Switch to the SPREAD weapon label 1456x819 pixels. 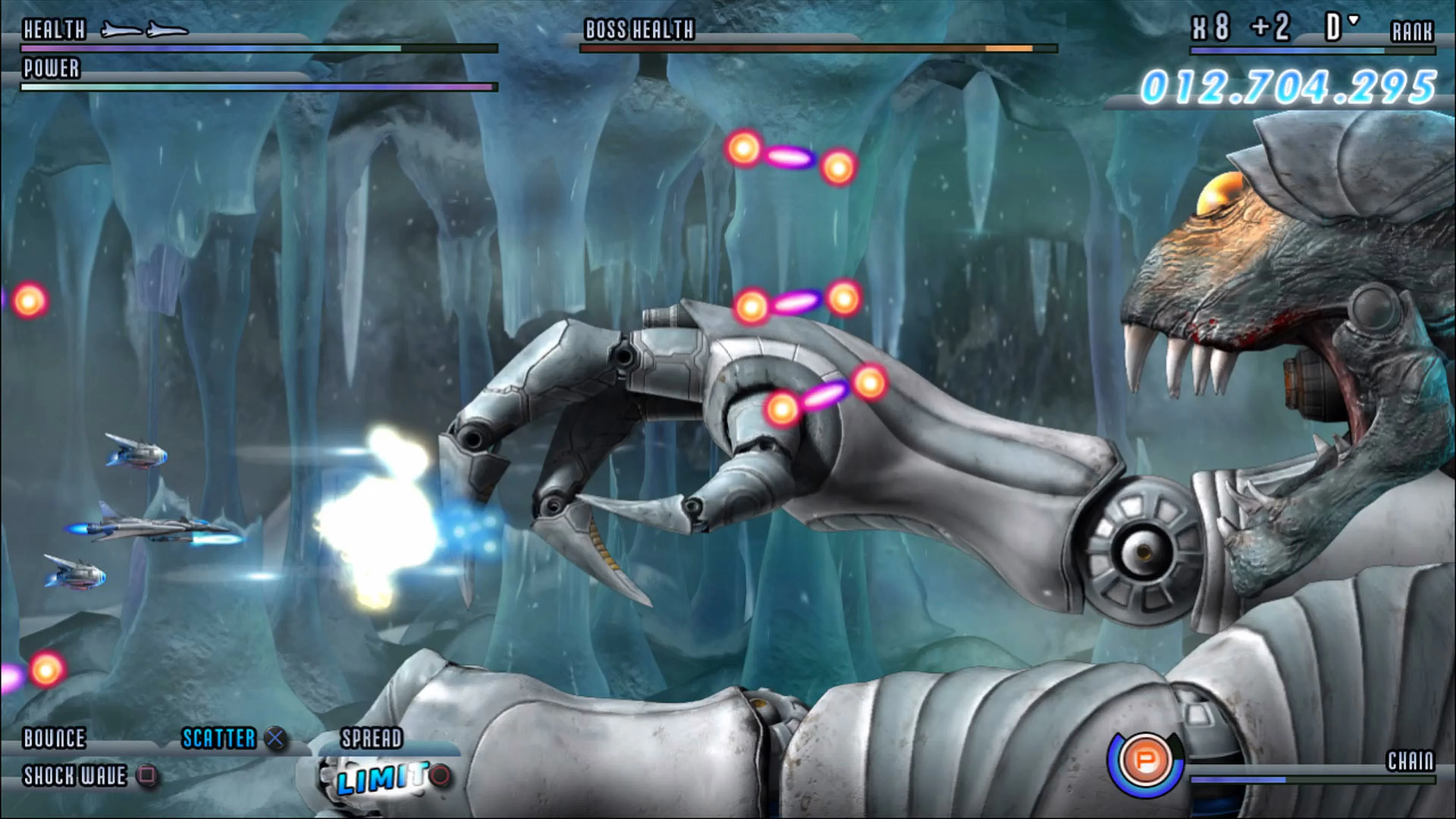click(371, 738)
